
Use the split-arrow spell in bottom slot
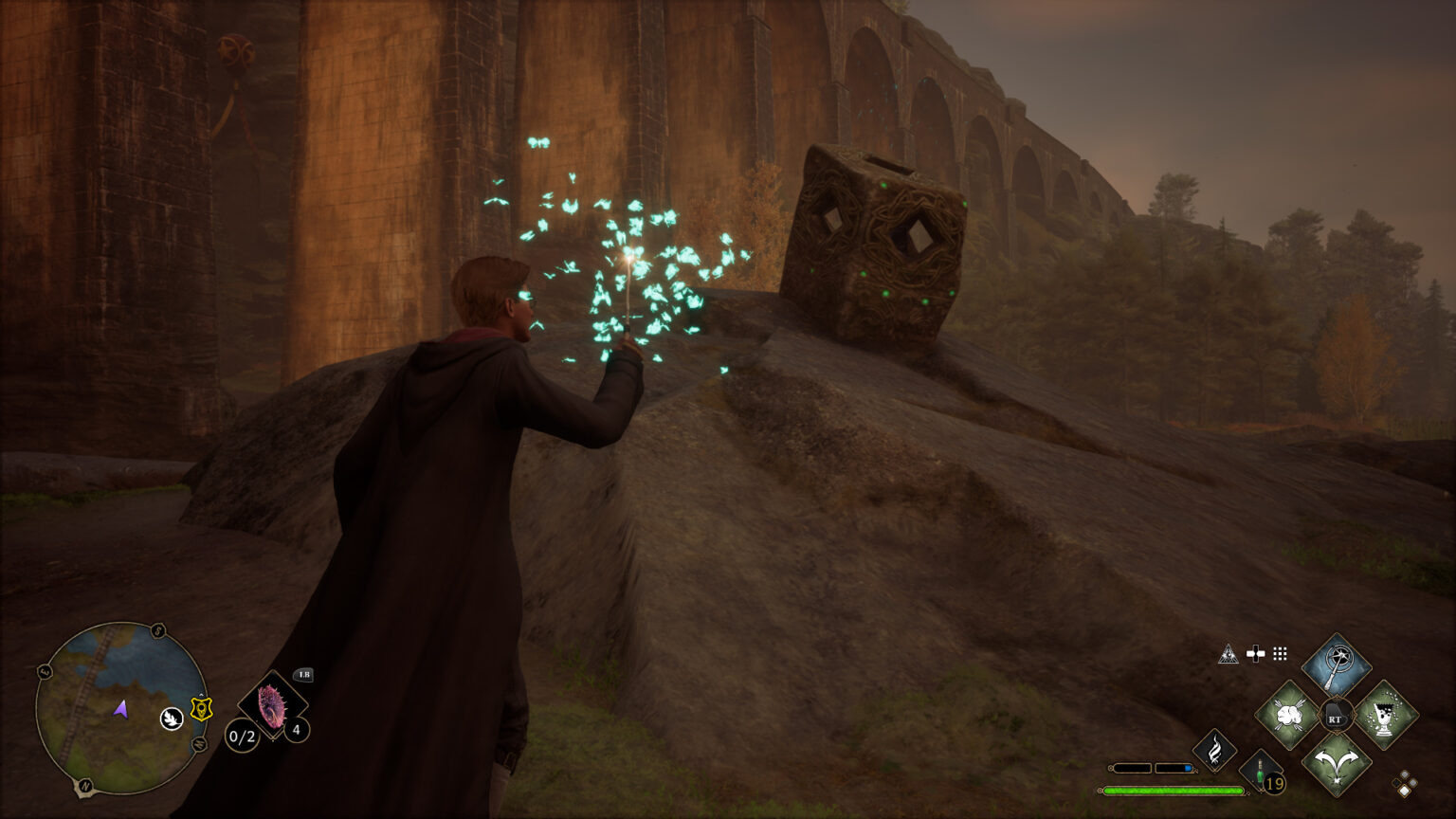pyautogui.click(x=1337, y=763)
